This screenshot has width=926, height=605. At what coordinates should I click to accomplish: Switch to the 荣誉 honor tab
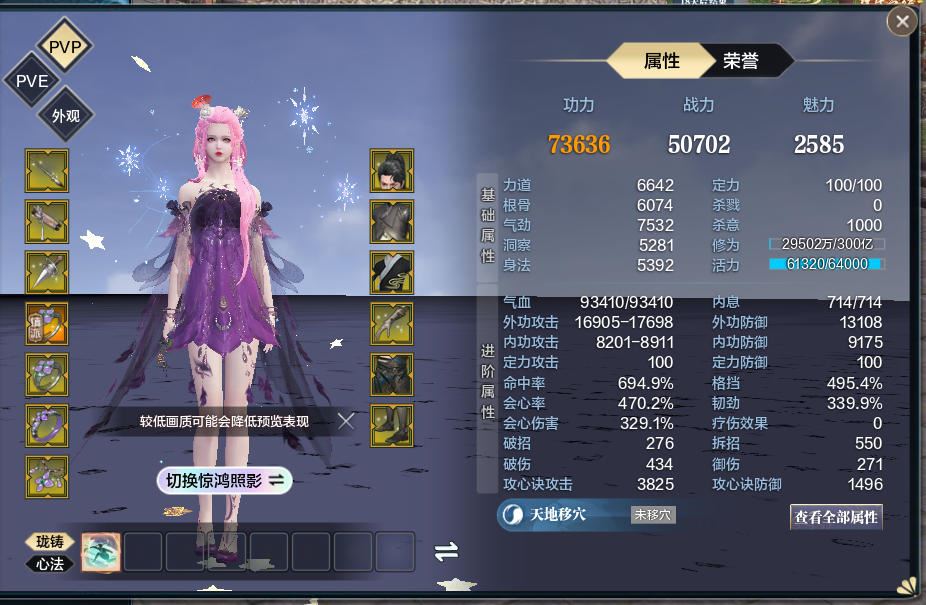741,61
